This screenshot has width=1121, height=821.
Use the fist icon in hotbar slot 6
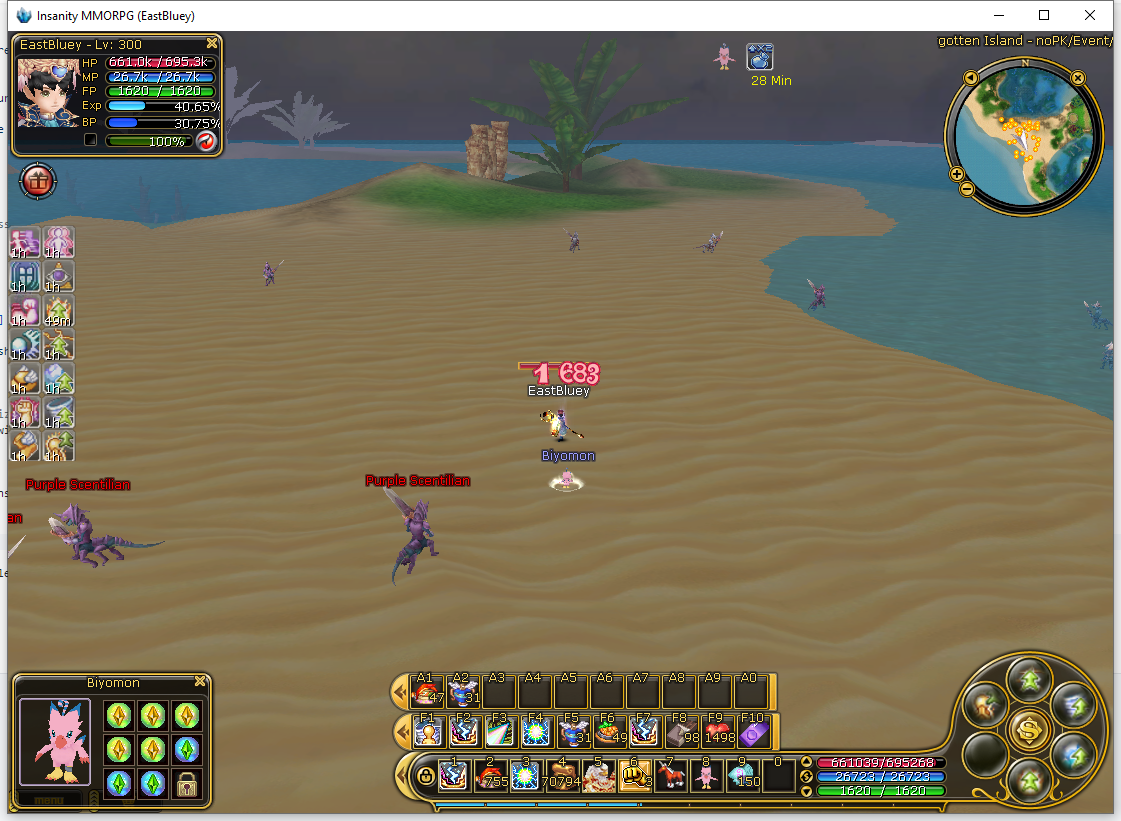(x=633, y=775)
